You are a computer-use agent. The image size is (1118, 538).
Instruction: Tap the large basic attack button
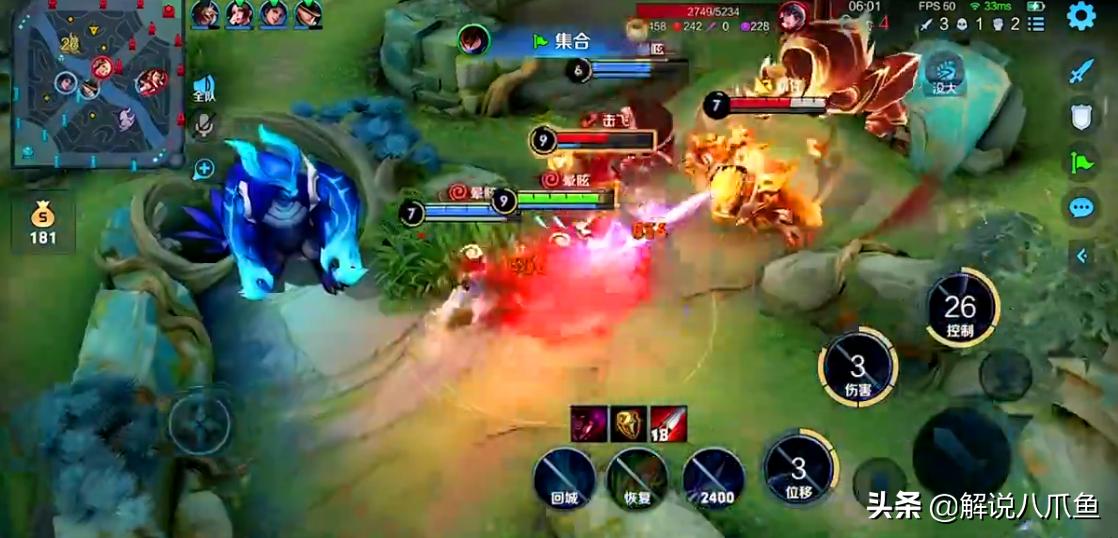[962, 451]
